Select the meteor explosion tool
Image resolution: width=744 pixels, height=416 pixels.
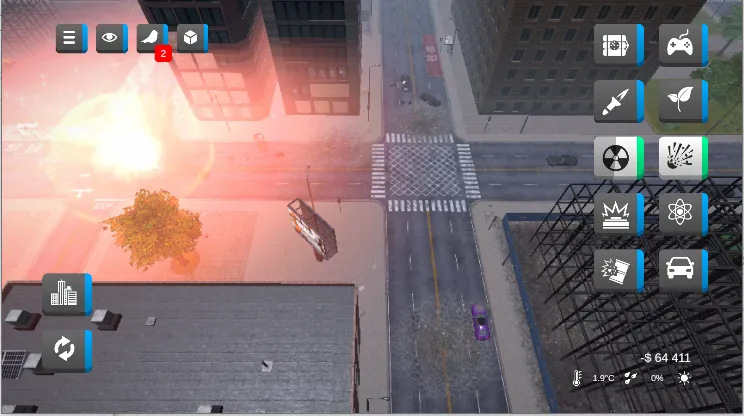682,157
